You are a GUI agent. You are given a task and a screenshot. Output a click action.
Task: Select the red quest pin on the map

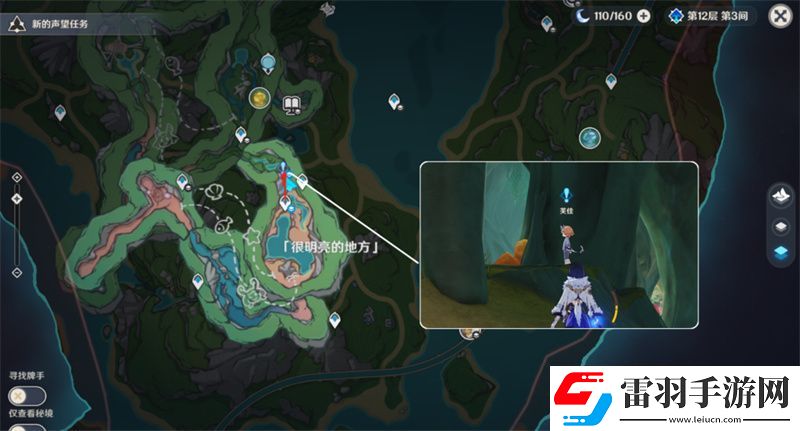[x=284, y=181]
